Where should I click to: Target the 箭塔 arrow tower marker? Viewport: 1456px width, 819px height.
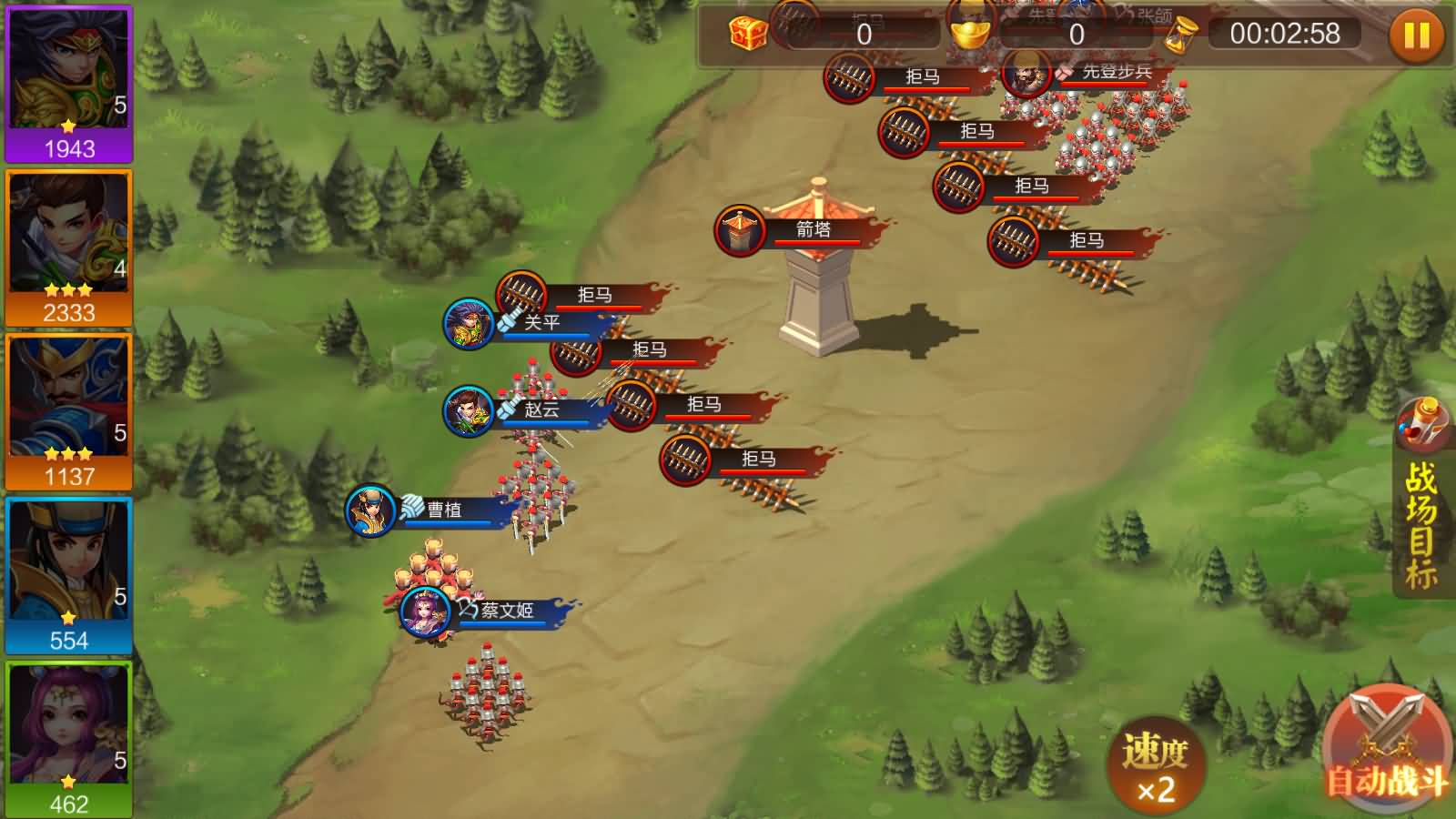(741, 230)
